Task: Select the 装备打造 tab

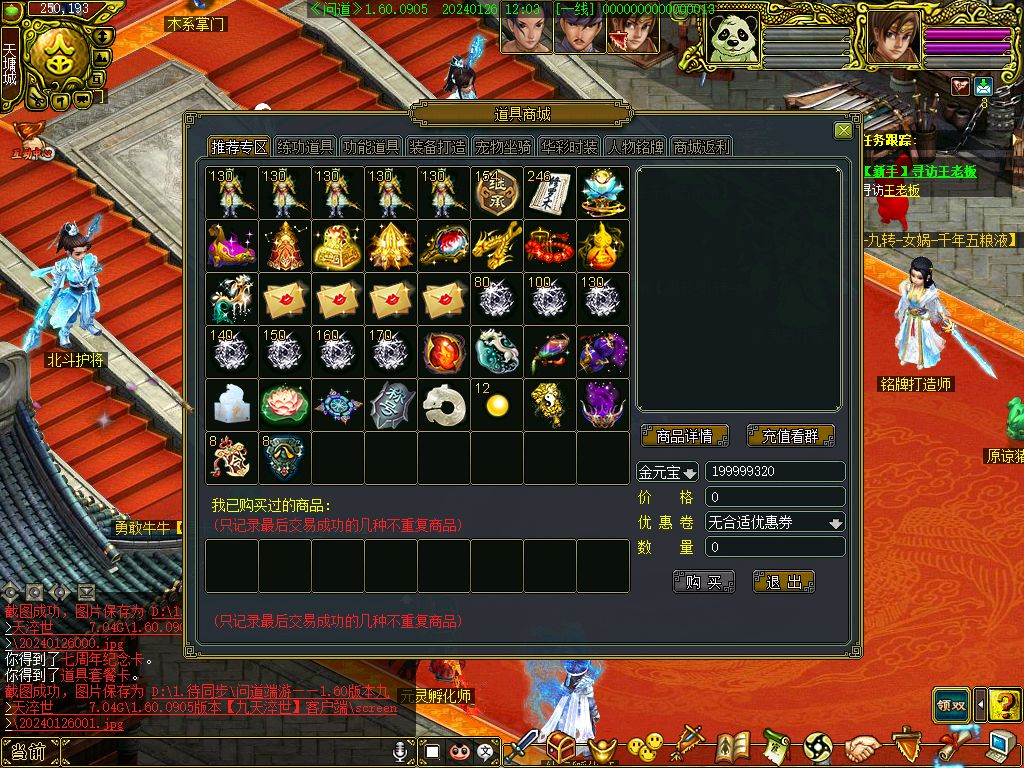Action: pyautogui.click(x=437, y=147)
